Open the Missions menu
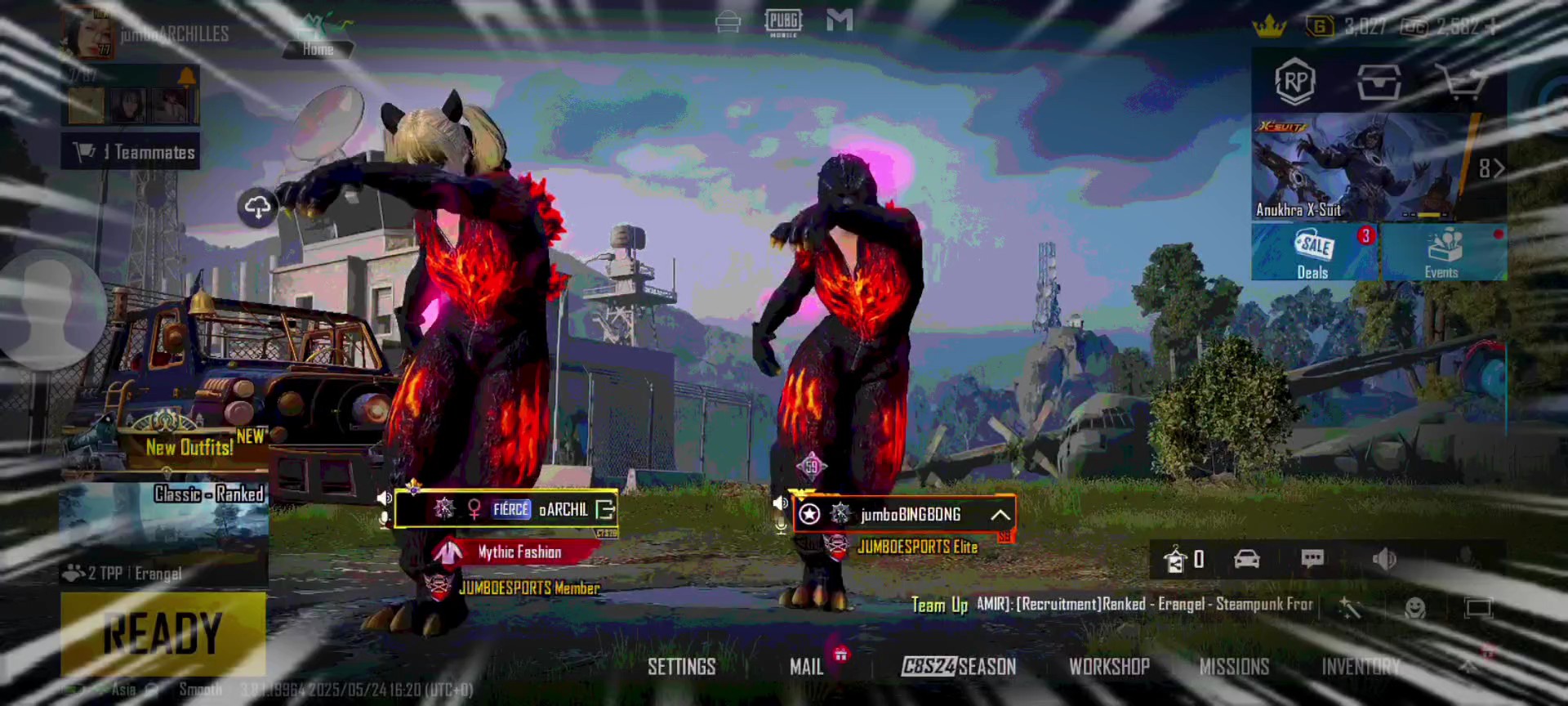Screen dimensions: 1568x706 click(1234, 667)
